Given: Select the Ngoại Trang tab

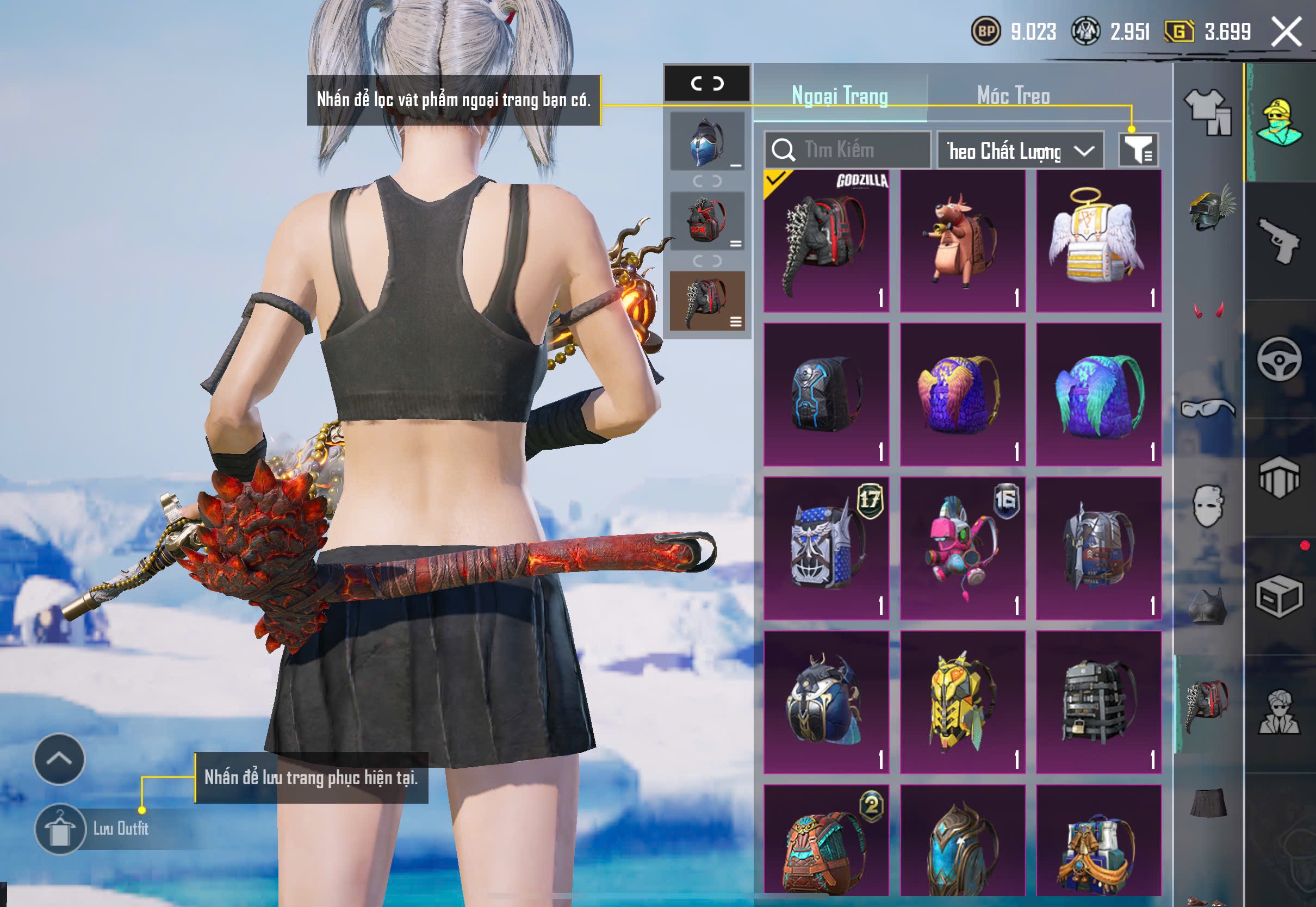Looking at the screenshot, I should tap(839, 96).
